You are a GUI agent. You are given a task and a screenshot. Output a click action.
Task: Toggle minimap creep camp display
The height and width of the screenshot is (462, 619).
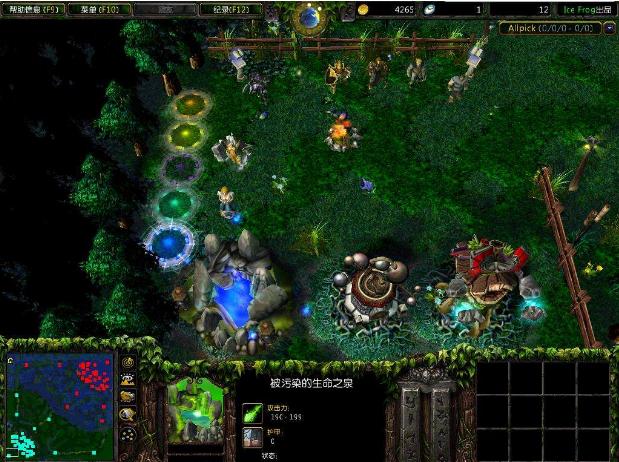(x=128, y=415)
